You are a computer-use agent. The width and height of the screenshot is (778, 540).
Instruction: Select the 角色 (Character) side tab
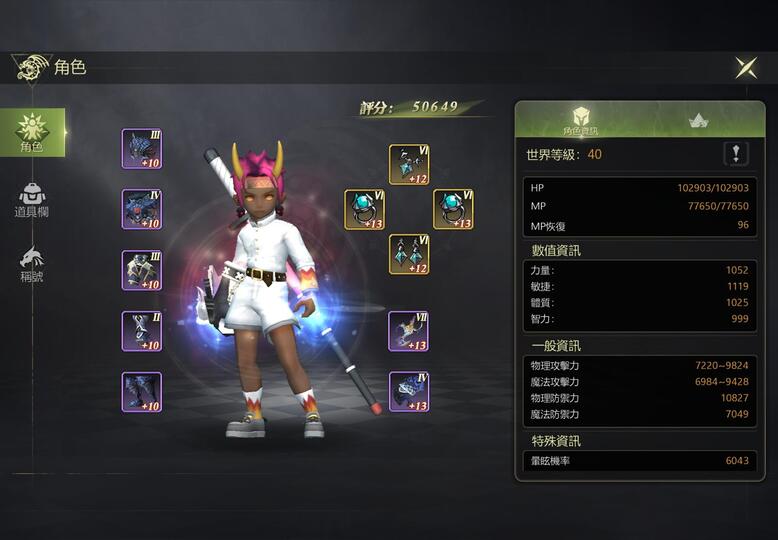[x=32, y=132]
